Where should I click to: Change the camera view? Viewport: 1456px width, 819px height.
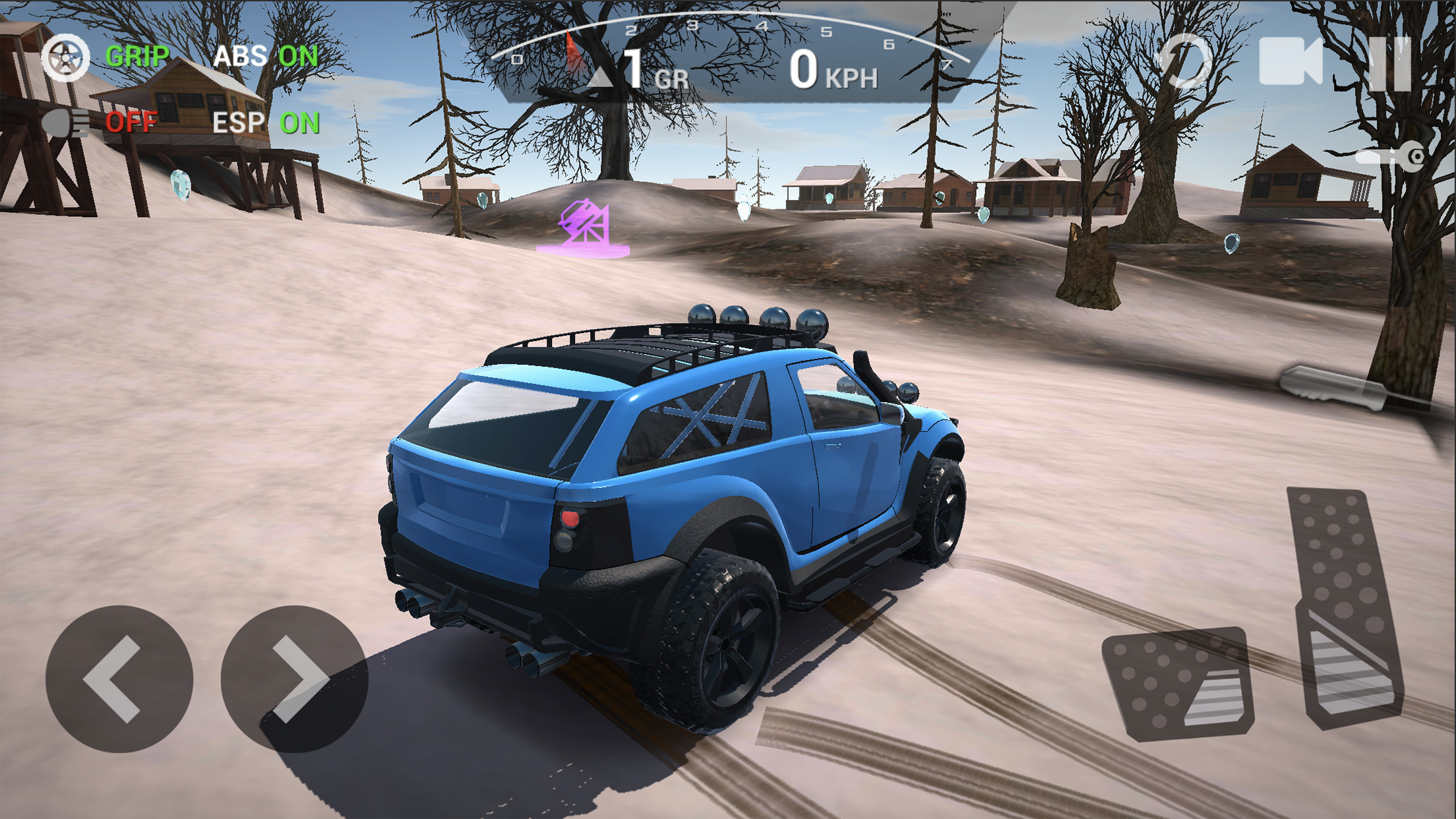point(1290,62)
